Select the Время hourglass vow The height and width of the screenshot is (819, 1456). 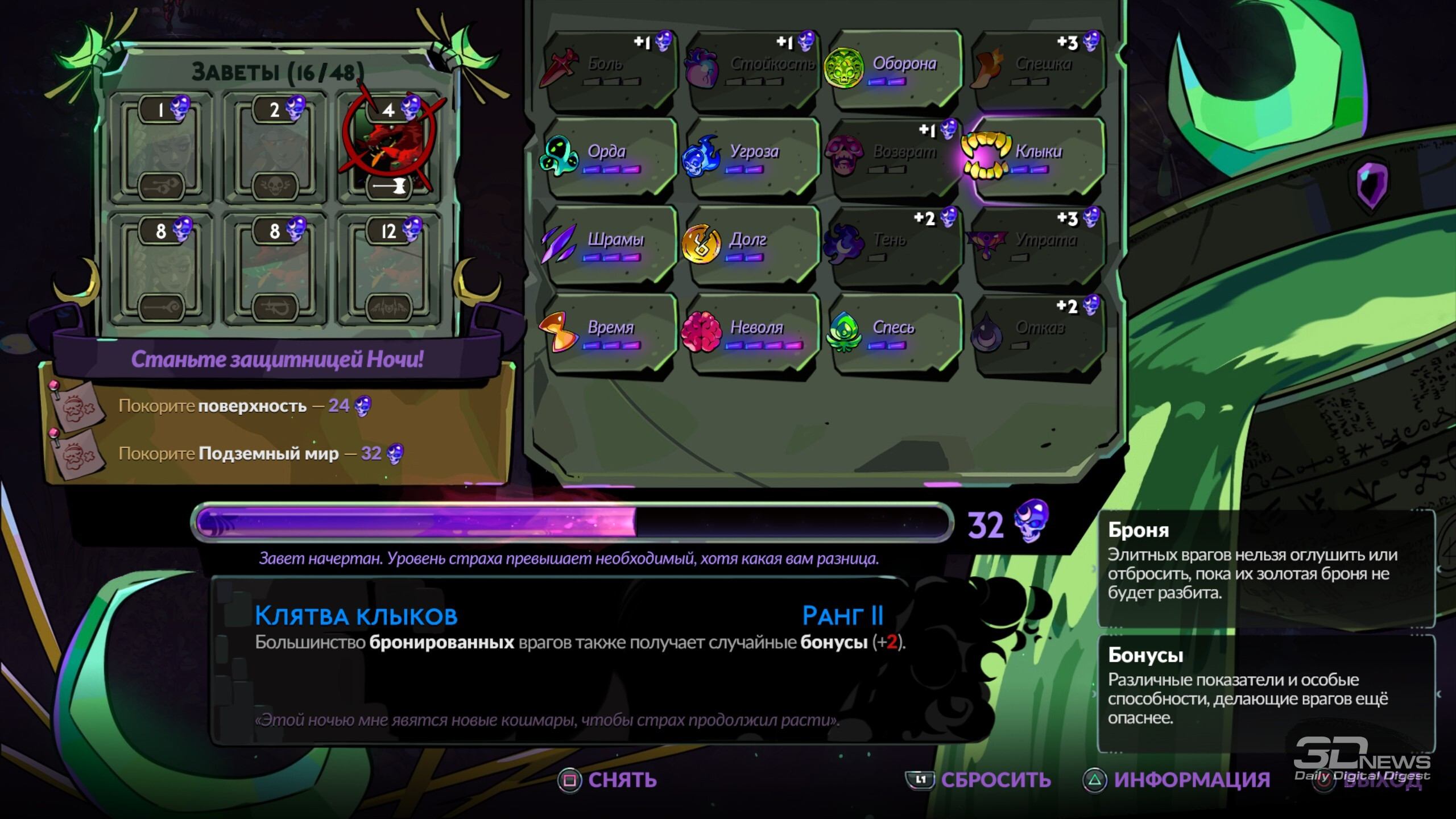click(609, 334)
